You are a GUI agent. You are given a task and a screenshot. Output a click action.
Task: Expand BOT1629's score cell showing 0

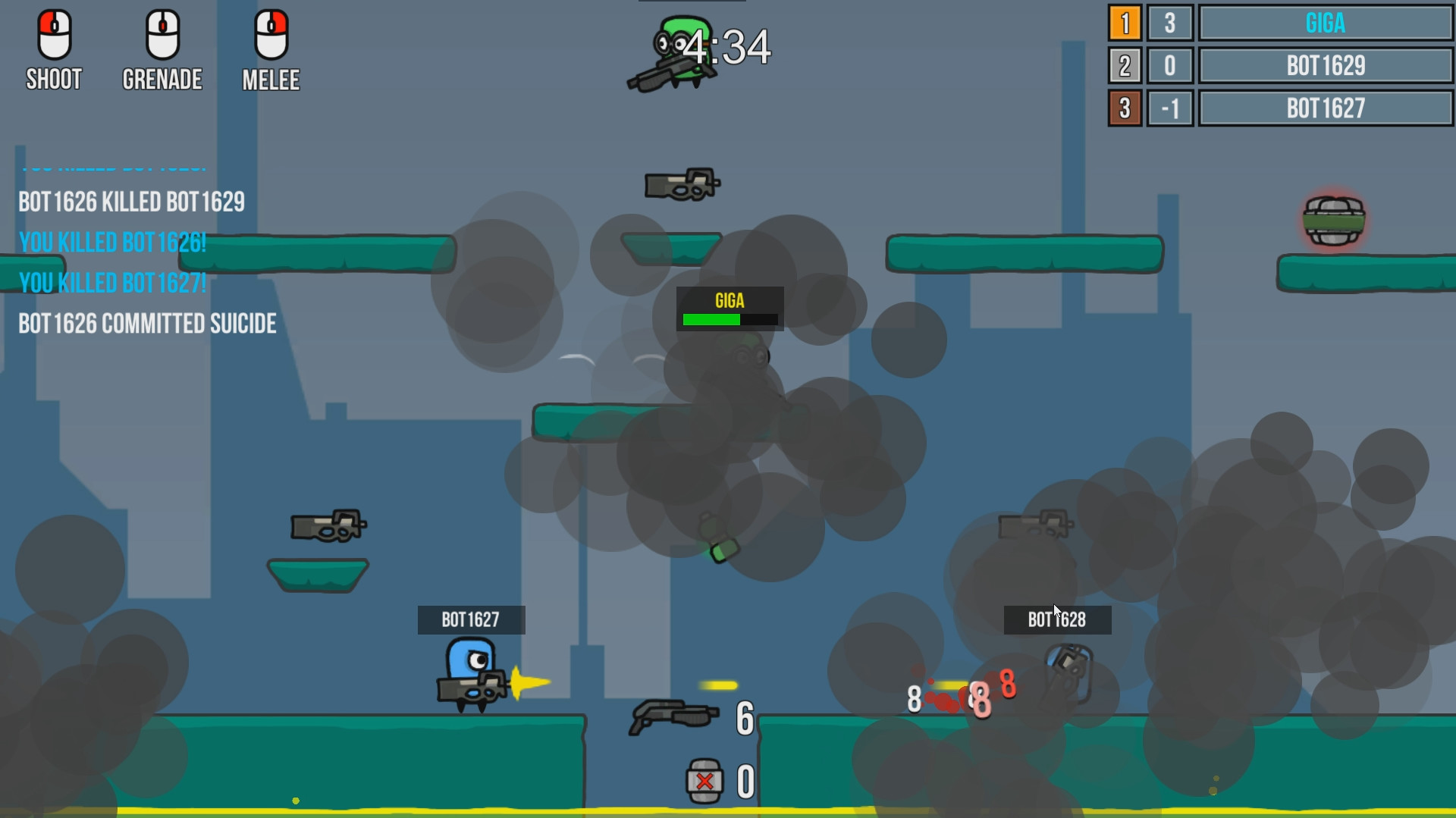[1170, 66]
